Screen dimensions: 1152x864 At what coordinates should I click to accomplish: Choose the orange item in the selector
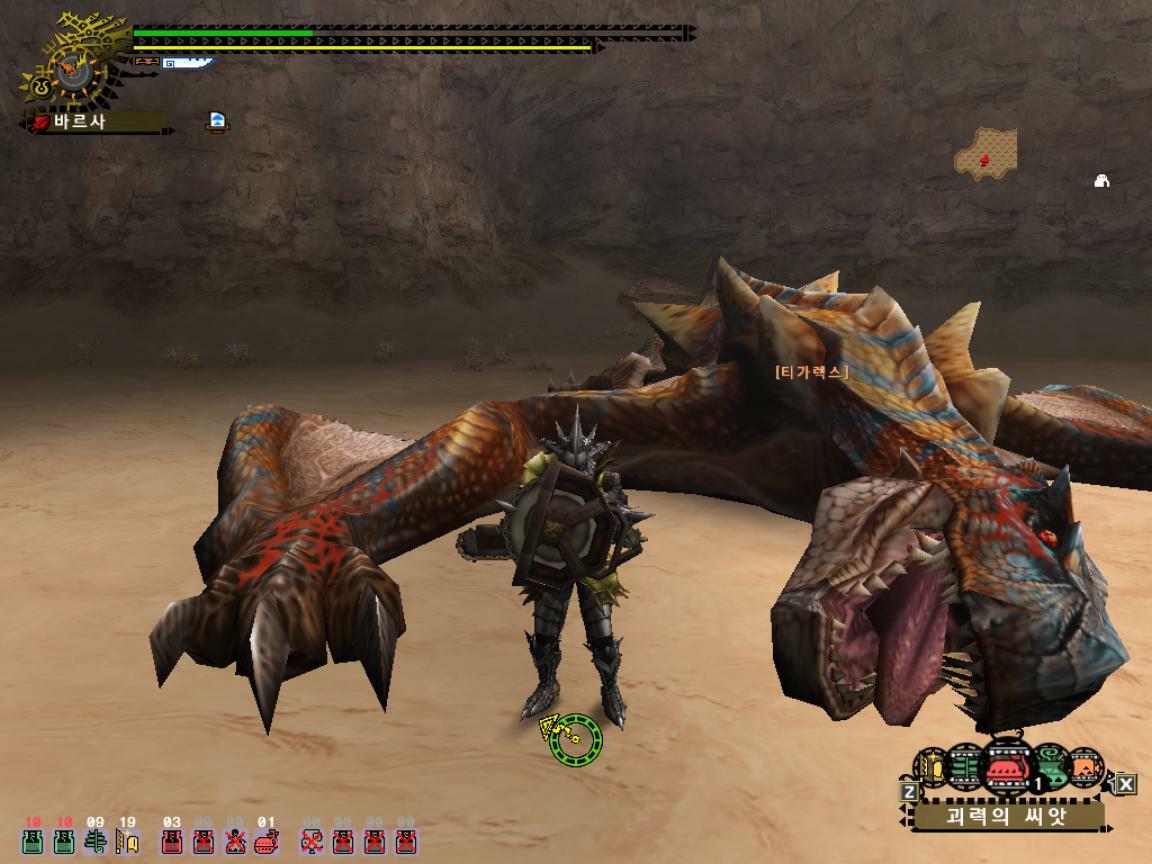point(1086,768)
